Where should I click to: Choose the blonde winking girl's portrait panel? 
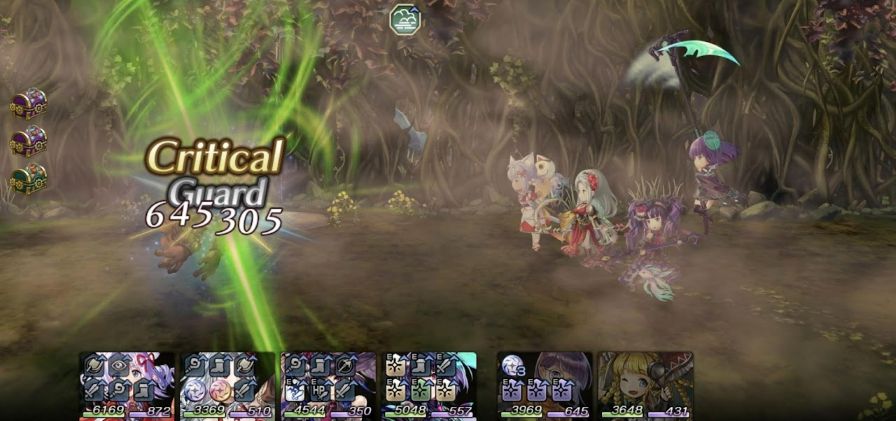click(x=645, y=383)
